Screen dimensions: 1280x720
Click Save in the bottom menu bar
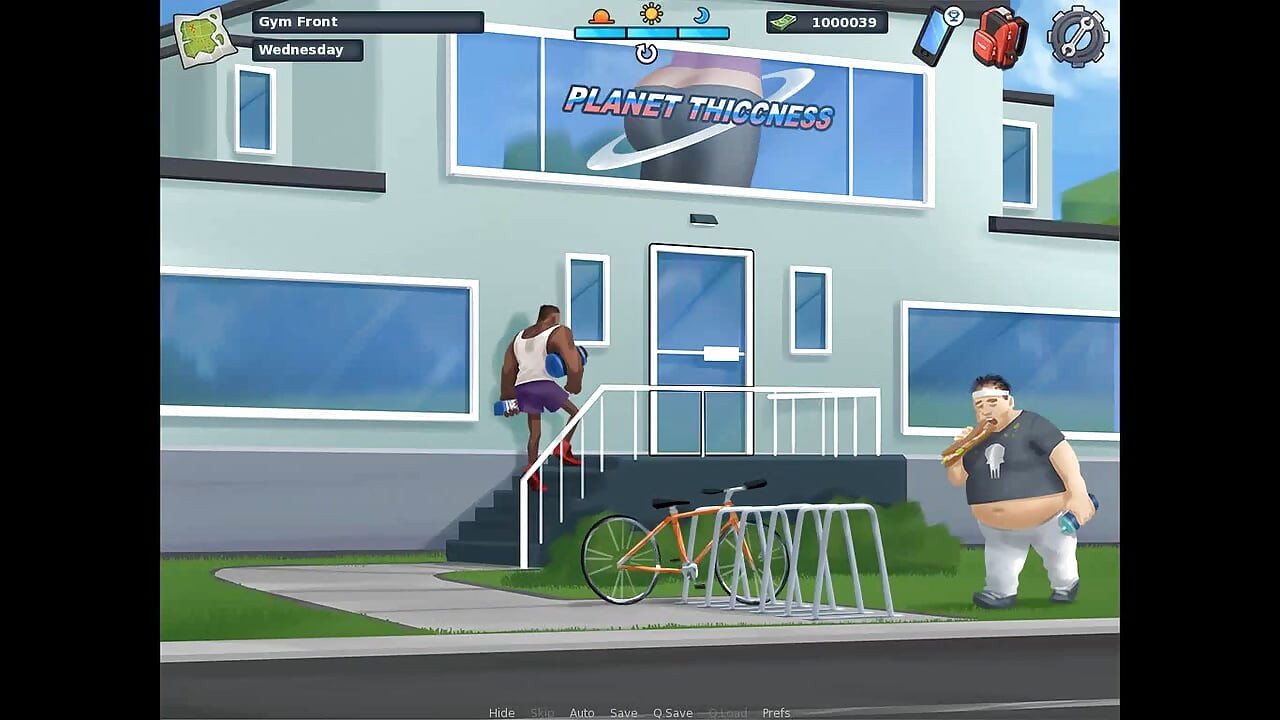coord(623,712)
